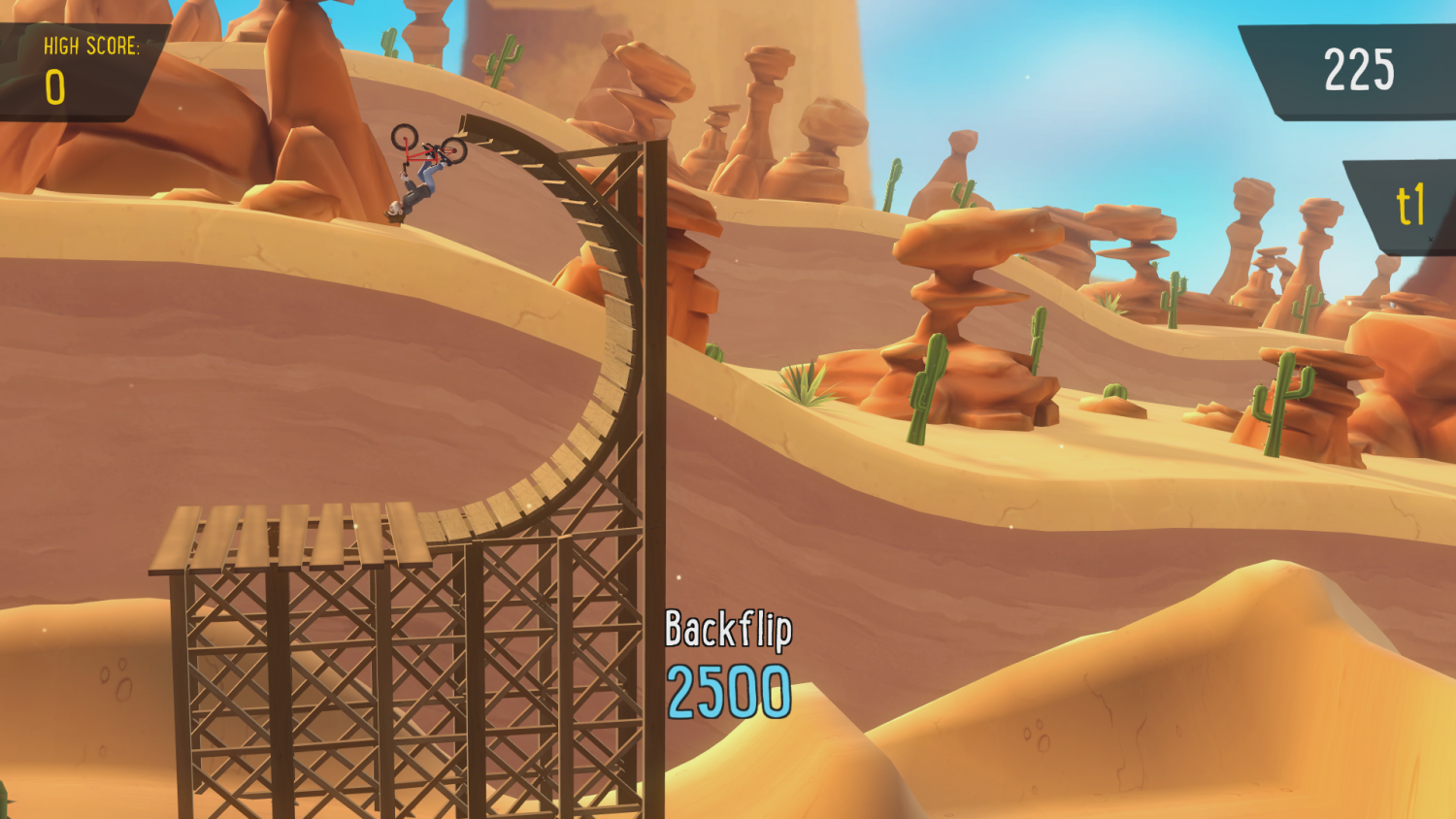The image size is (1456, 819).
Task: Select the BMX rider mid-air
Action: click(417, 184)
